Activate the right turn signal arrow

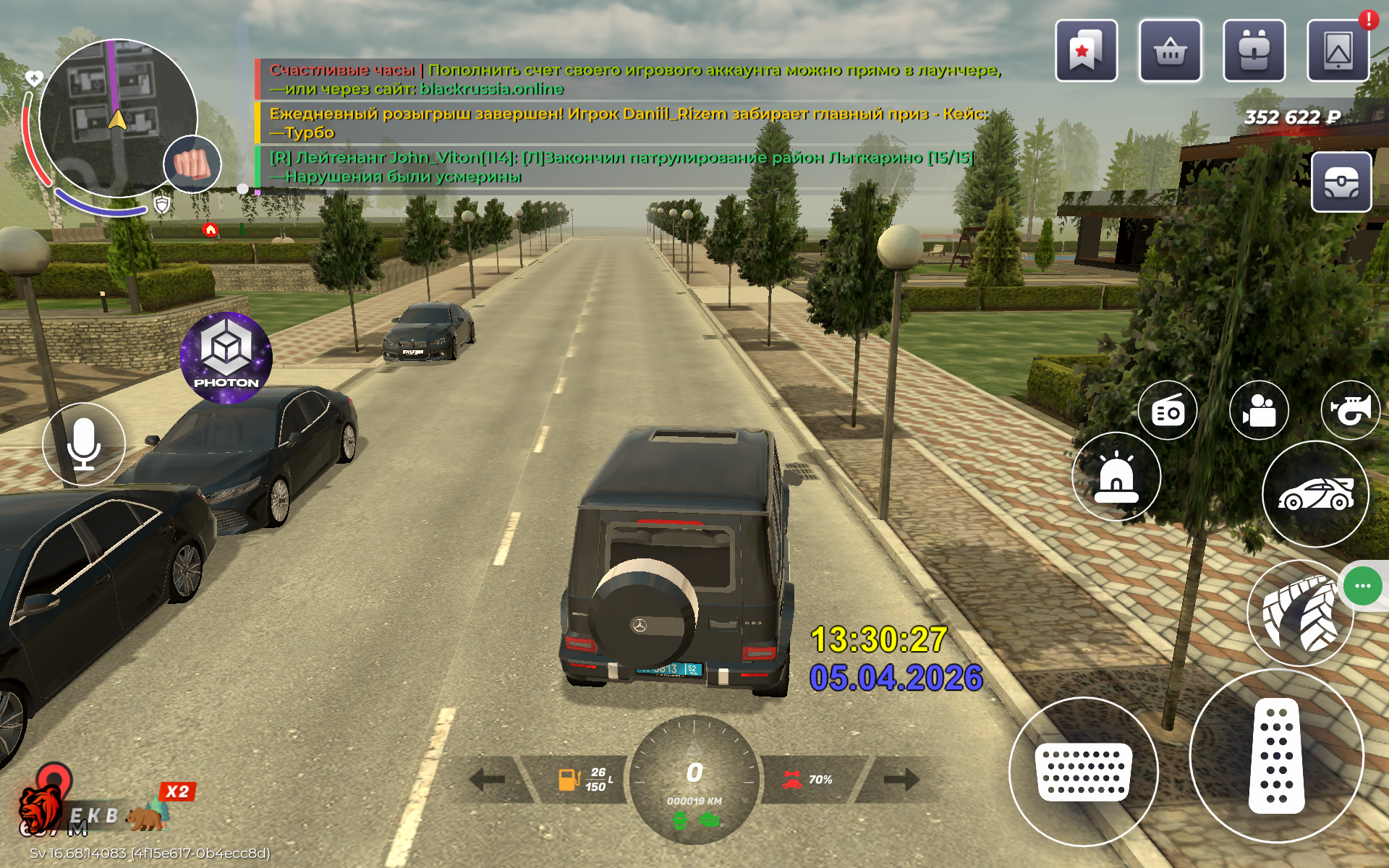tap(901, 779)
